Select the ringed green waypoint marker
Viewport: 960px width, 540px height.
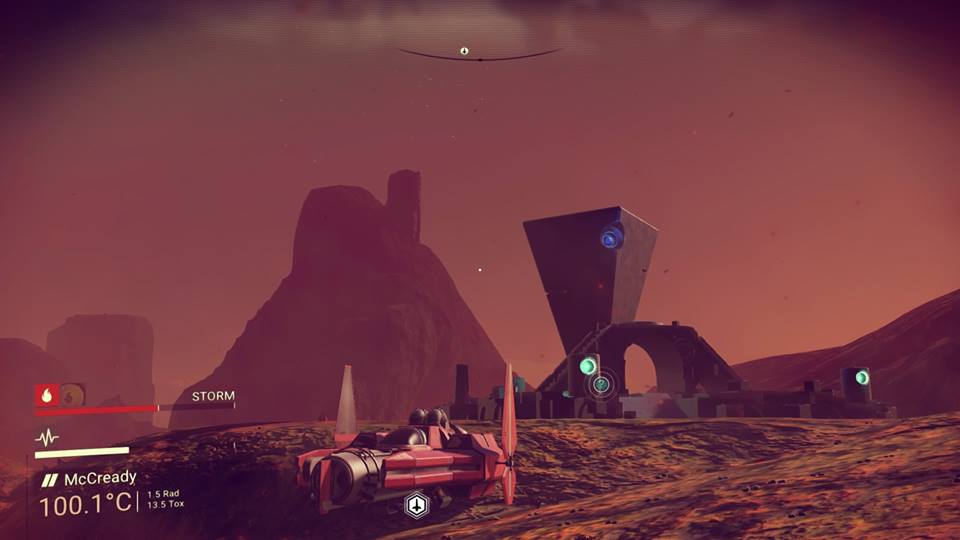601,384
